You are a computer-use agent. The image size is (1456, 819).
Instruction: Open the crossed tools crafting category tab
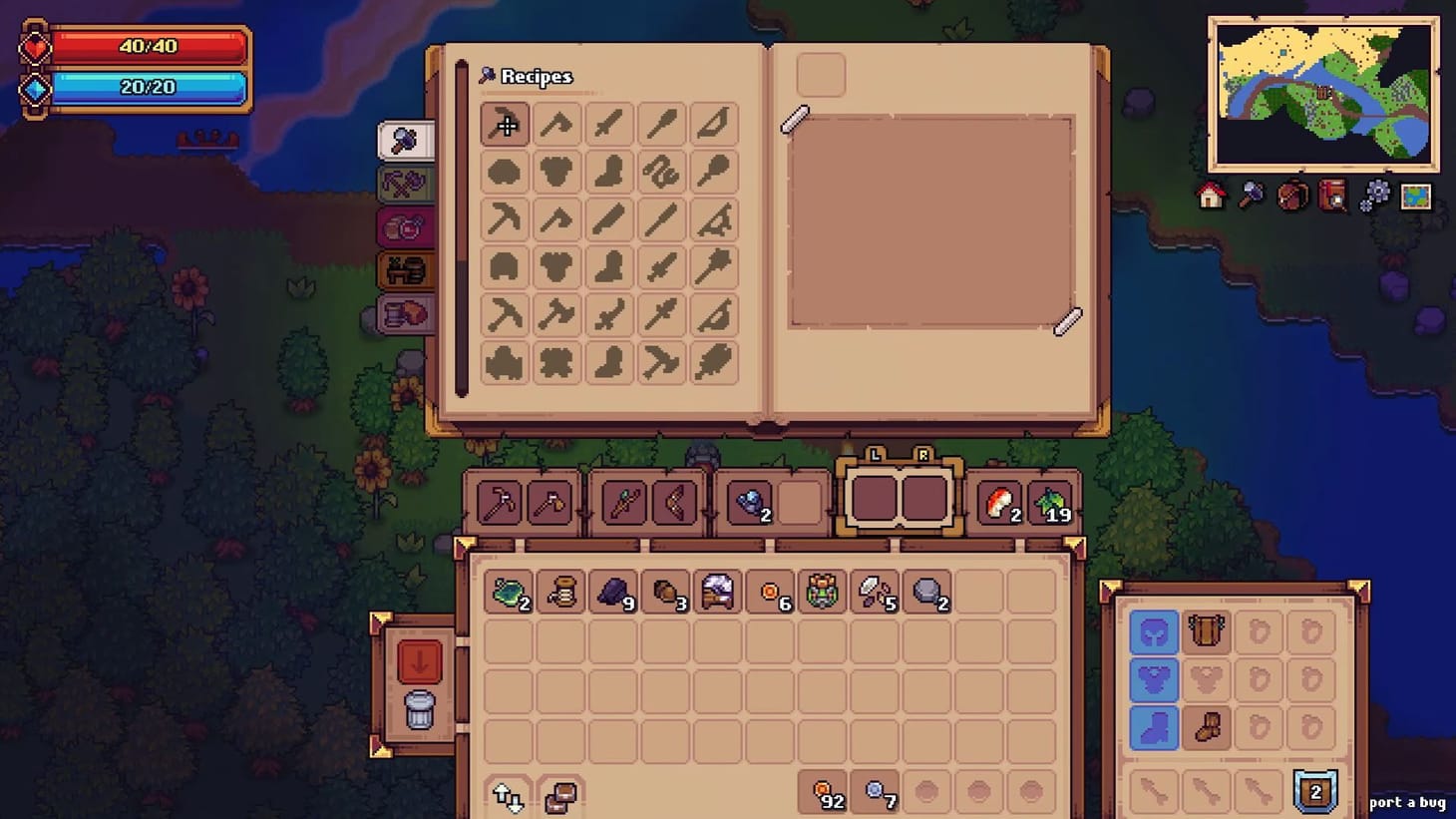pyautogui.click(x=407, y=184)
